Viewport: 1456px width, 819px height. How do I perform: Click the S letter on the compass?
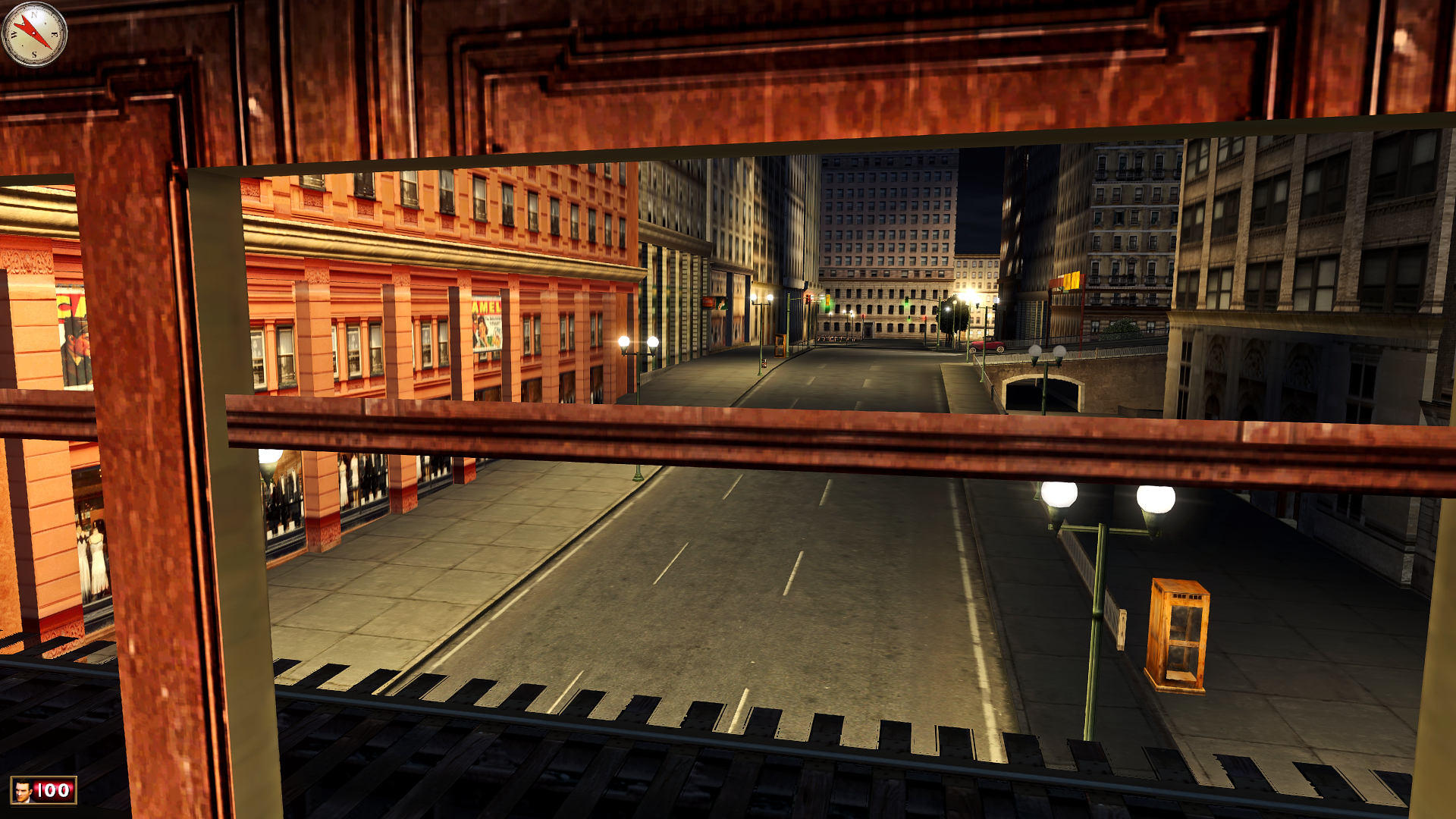33,54
